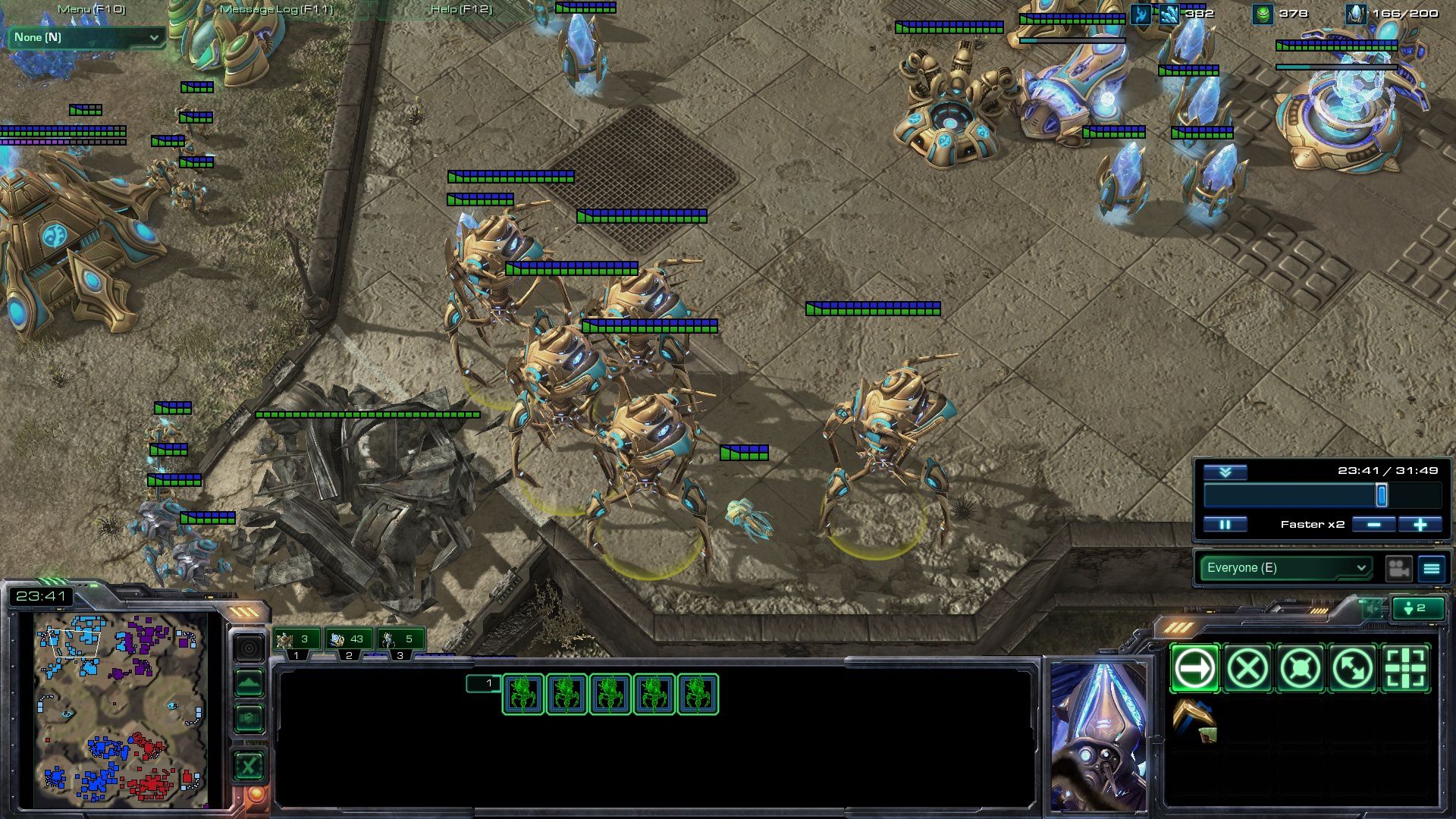This screenshot has height=819, width=1456.
Task: Select control group 2 with 43 units
Action: [x=350, y=639]
